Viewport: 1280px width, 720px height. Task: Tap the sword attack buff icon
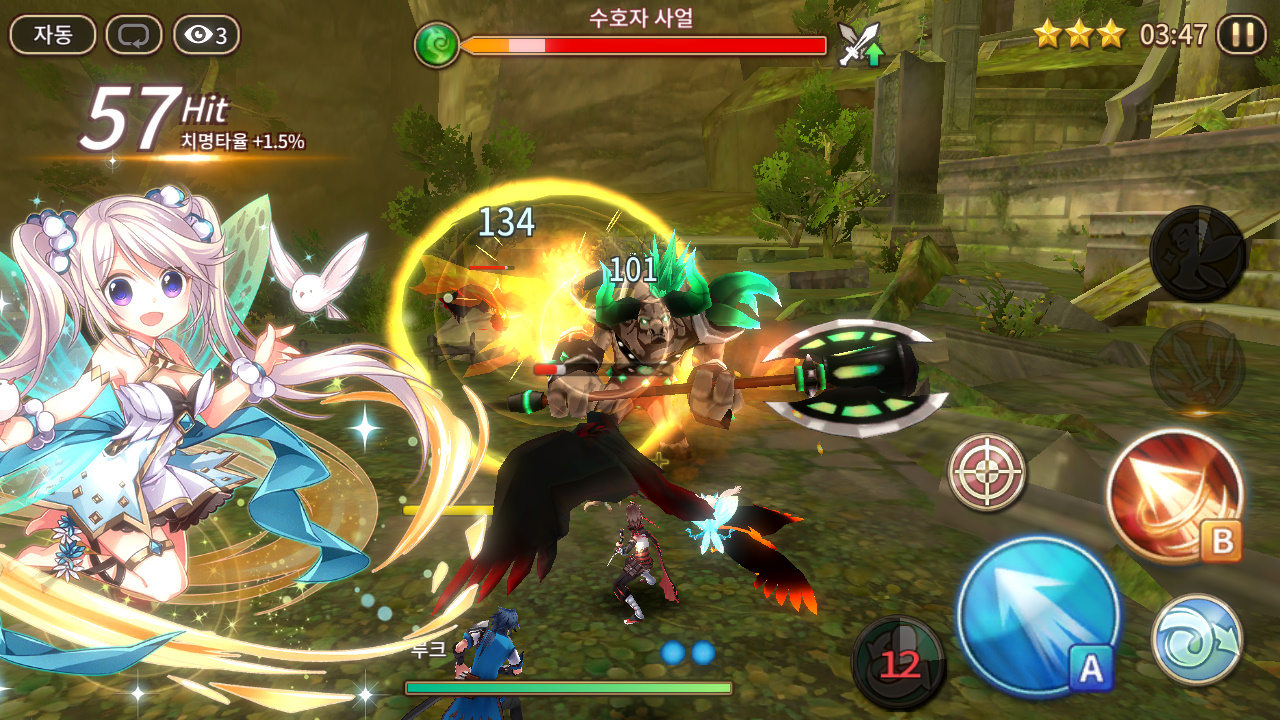(859, 45)
